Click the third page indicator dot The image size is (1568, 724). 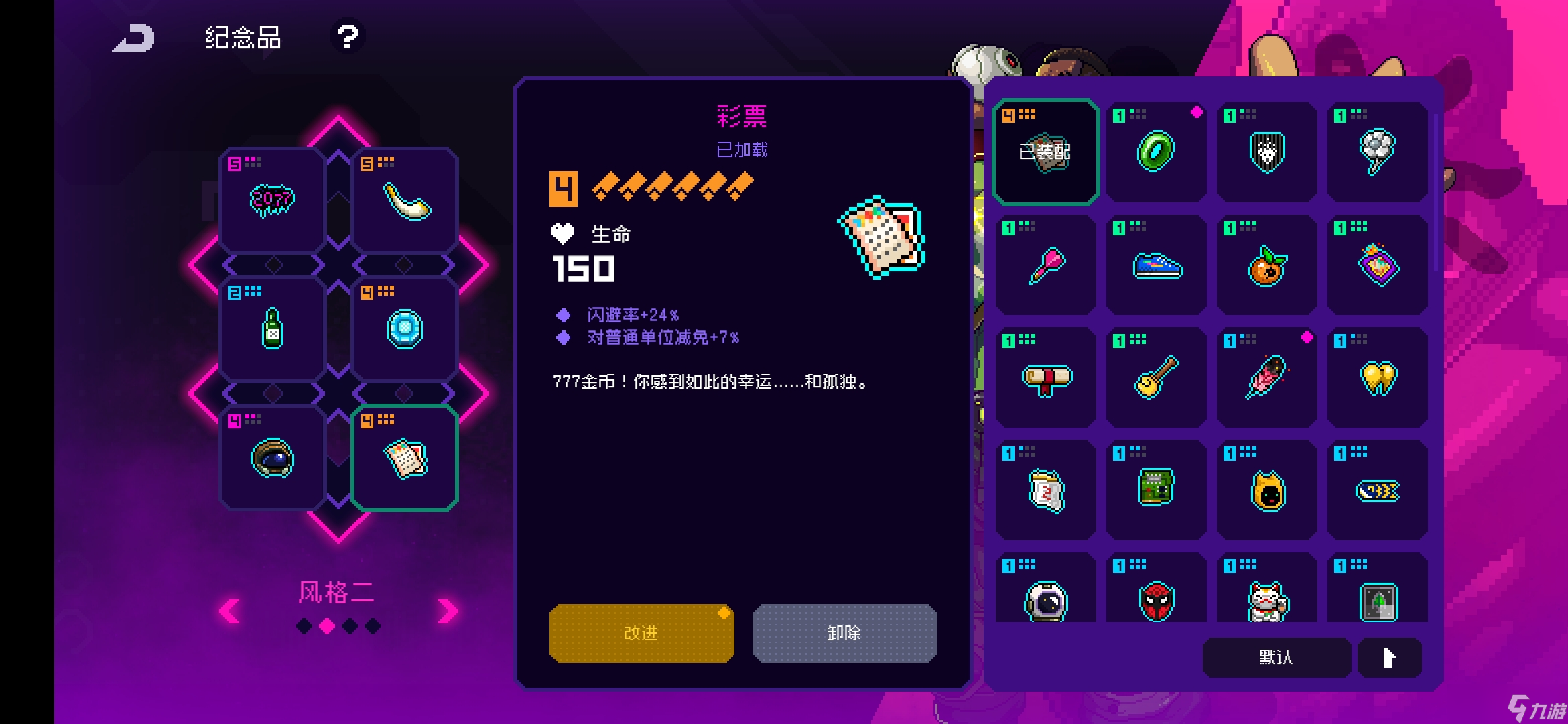tap(348, 625)
